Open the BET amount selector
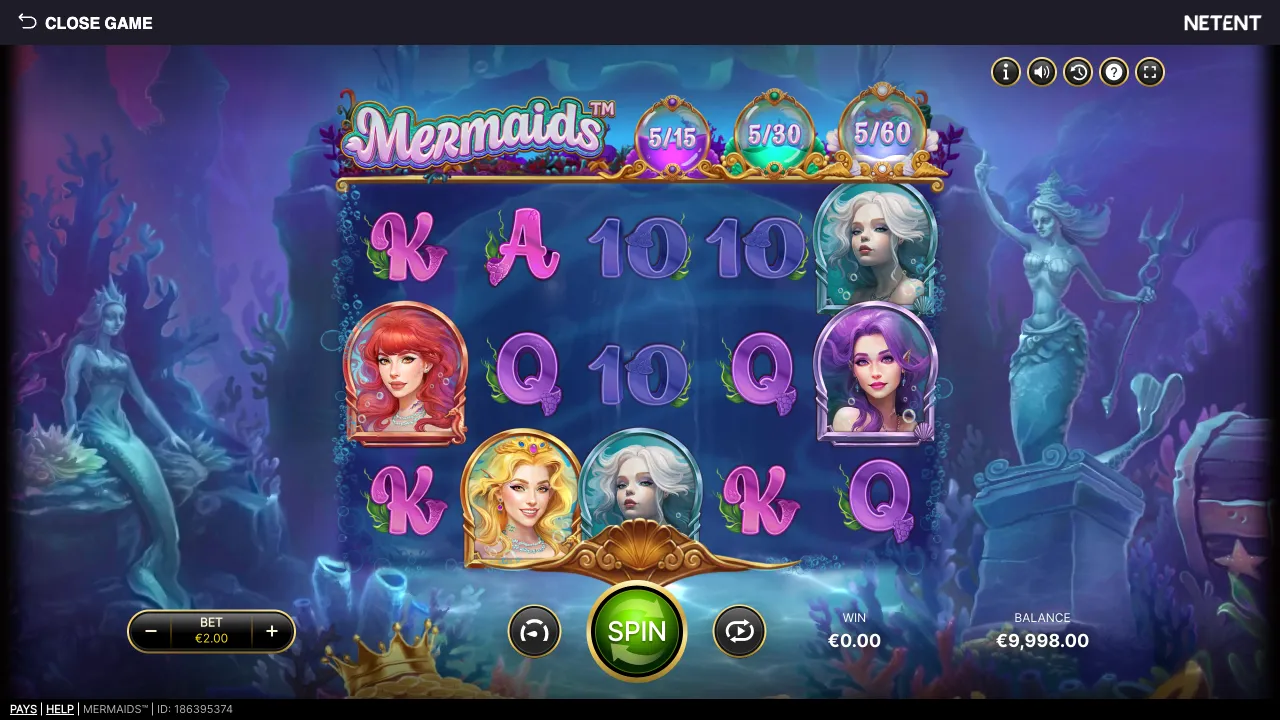Screen dimensions: 1280x720 pyautogui.click(x=211, y=631)
